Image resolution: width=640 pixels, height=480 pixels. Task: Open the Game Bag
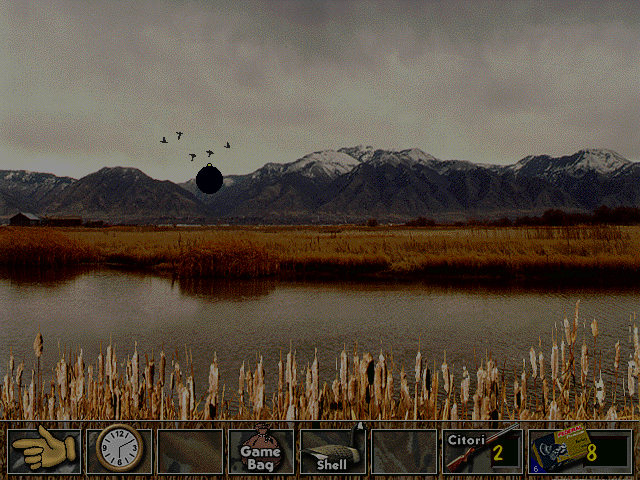260,451
